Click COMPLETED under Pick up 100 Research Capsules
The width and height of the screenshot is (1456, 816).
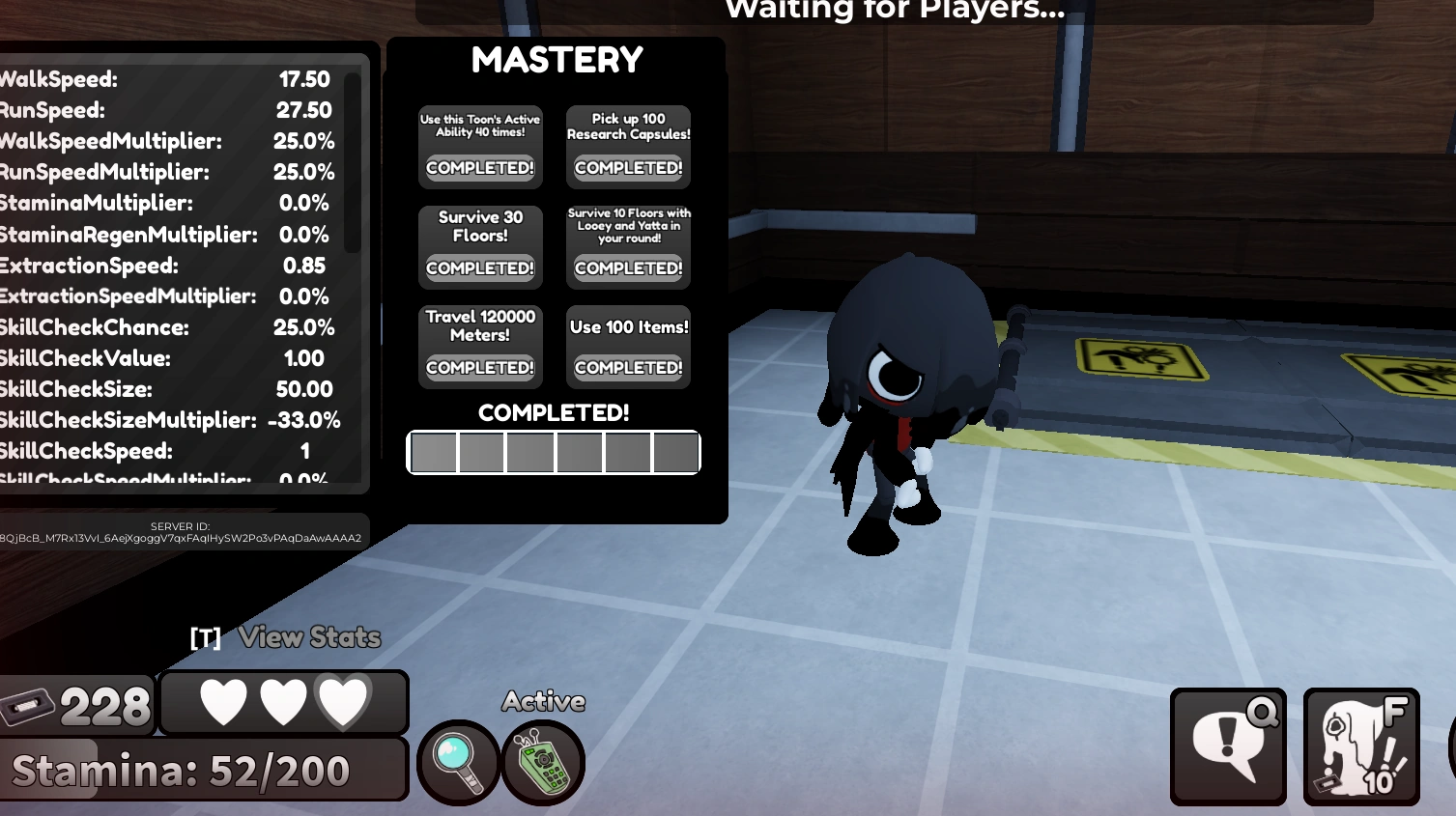click(628, 167)
